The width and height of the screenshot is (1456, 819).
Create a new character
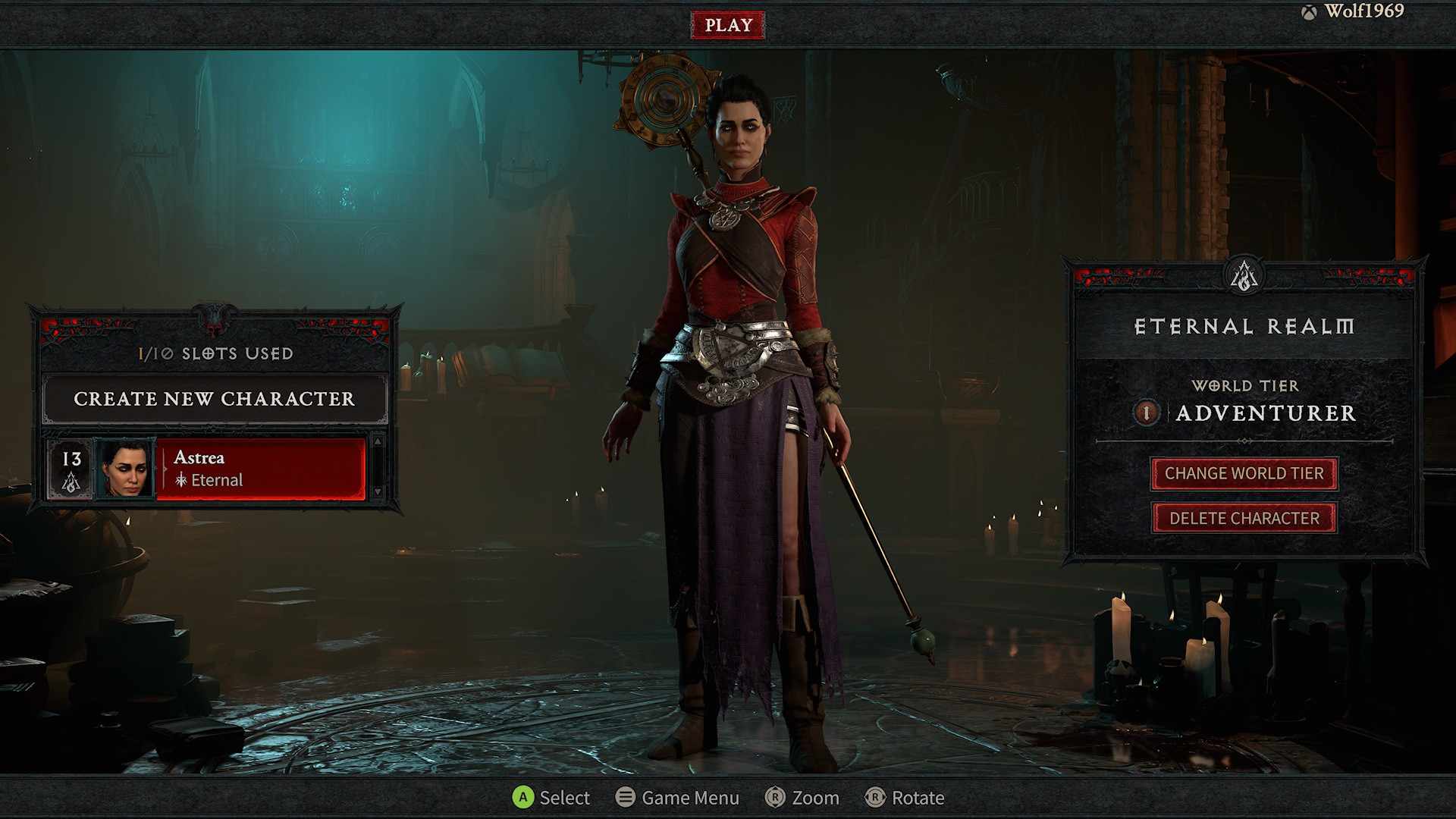coord(214,399)
